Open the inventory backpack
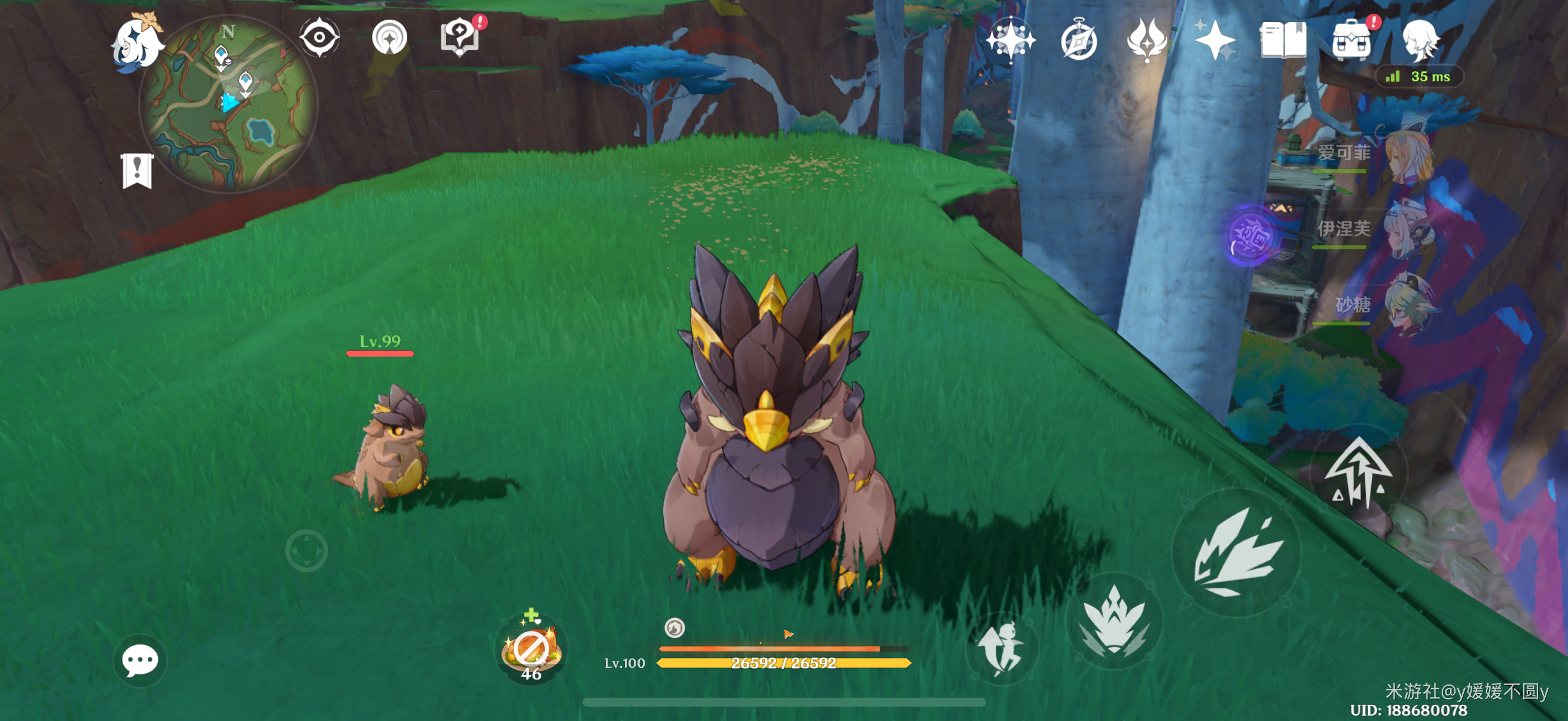The height and width of the screenshot is (721, 1568). [1351, 41]
